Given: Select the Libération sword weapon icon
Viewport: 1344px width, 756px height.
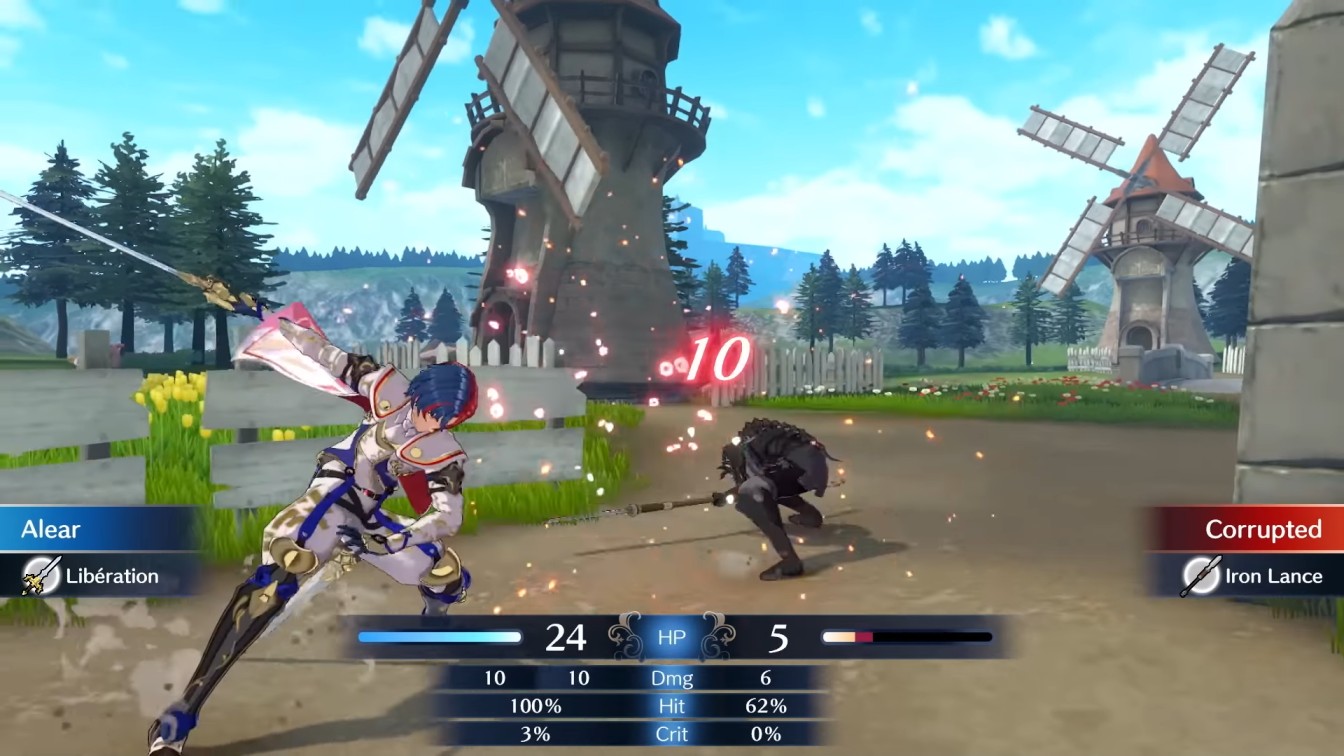Looking at the screenshot, I should tap(40, 576).
